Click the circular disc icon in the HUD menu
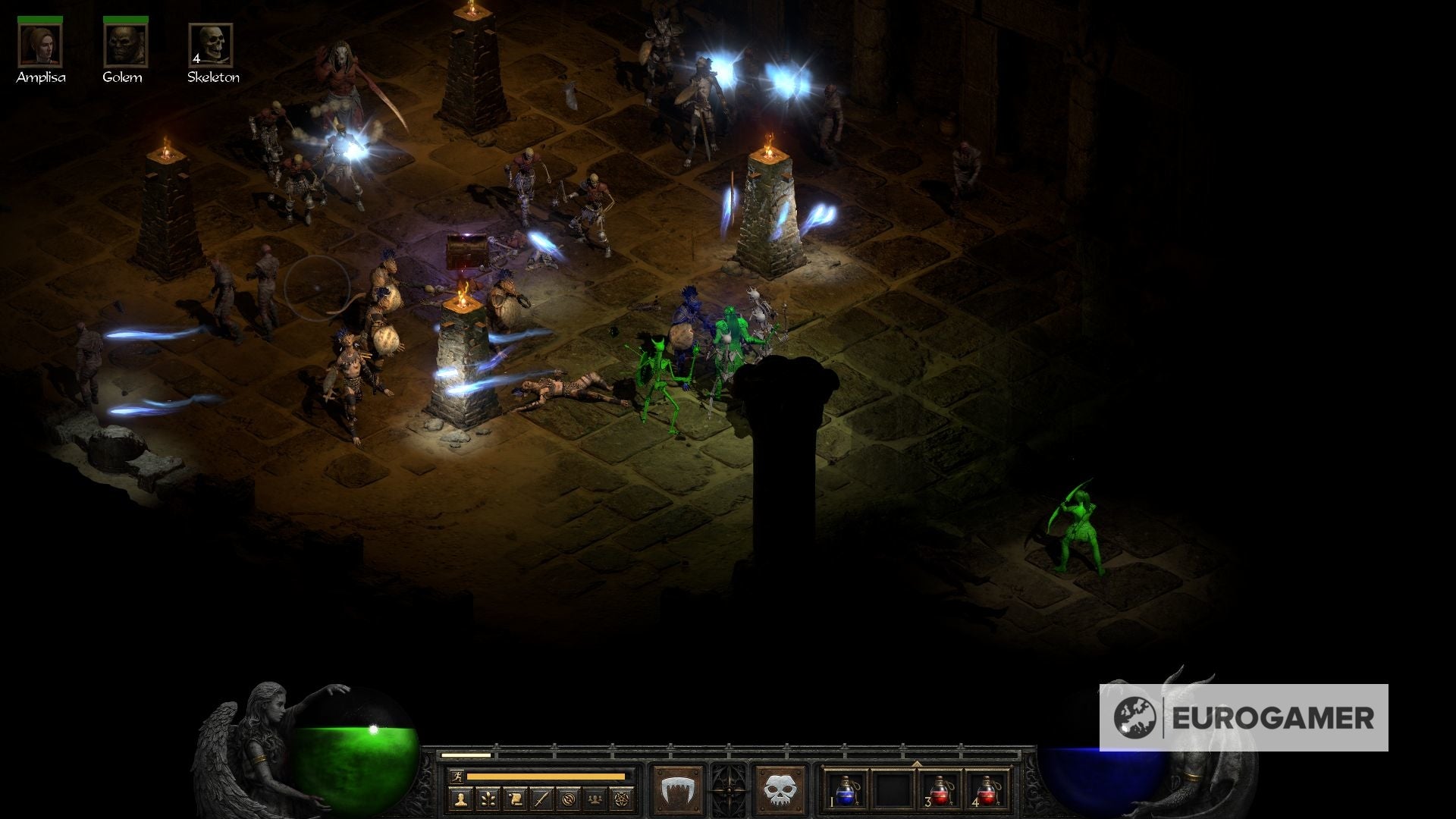The height and width of the screenshot is (819, 1456). tap(568, 799)
